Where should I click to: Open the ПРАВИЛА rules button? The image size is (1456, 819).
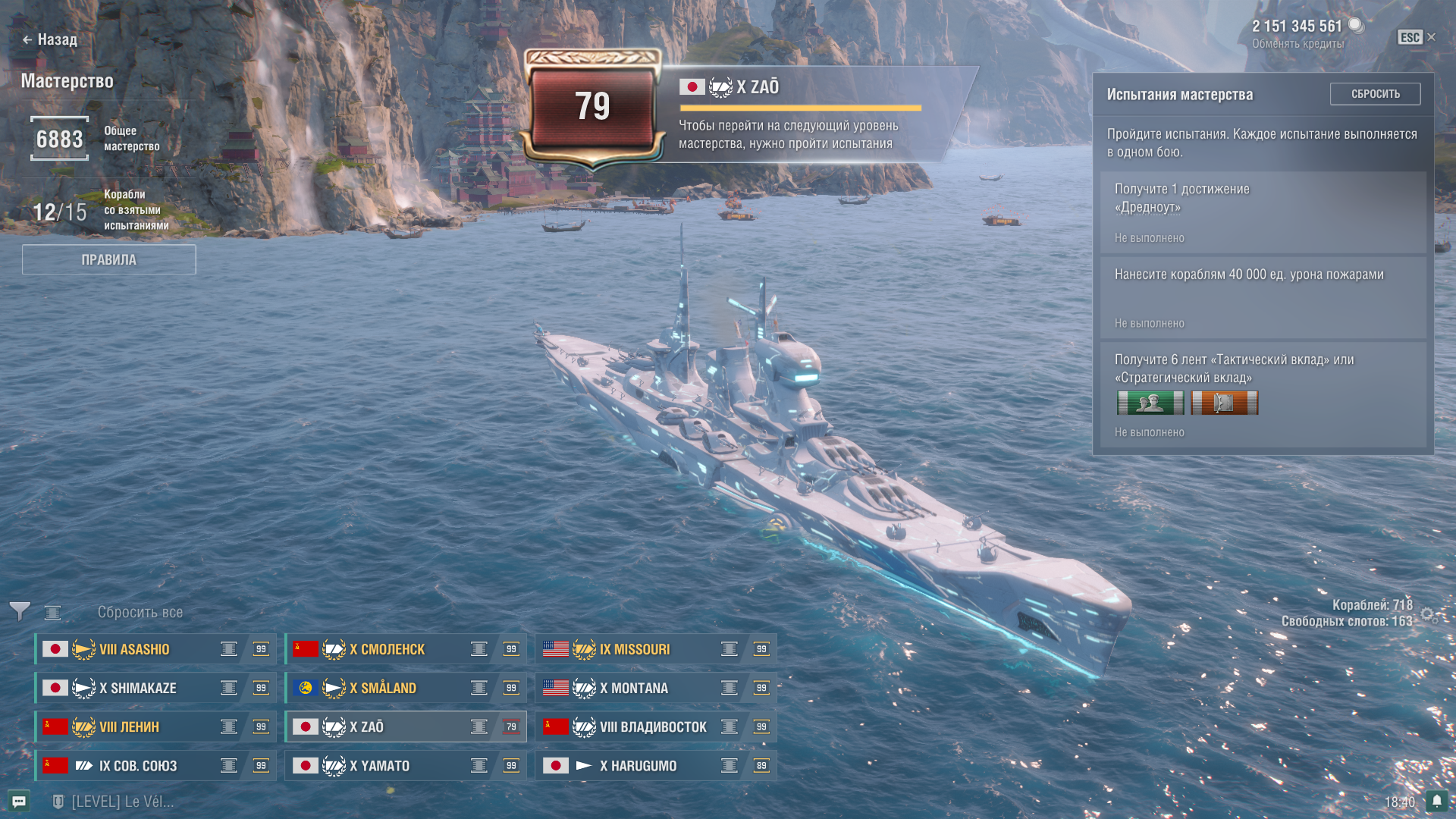click(108, 259)
